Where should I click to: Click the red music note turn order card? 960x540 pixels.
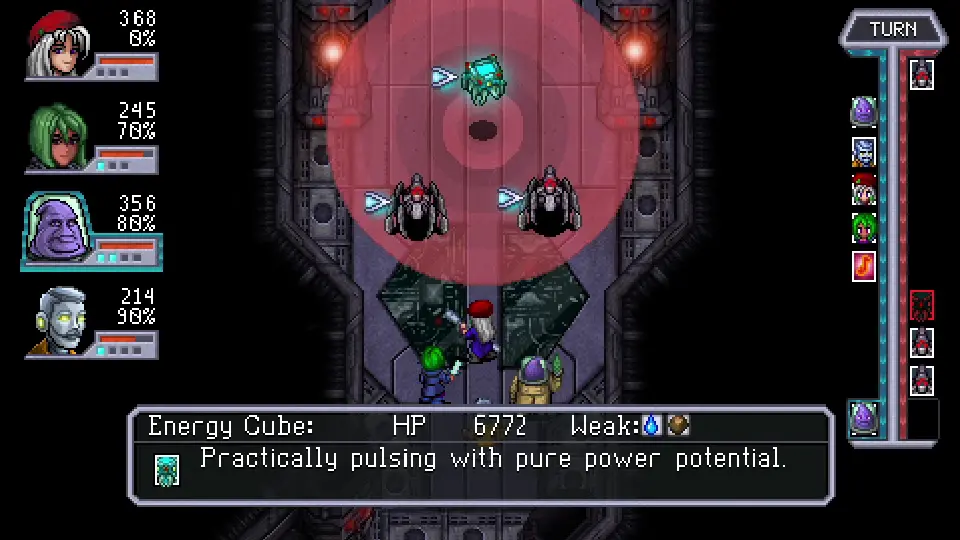click(864, 266)
